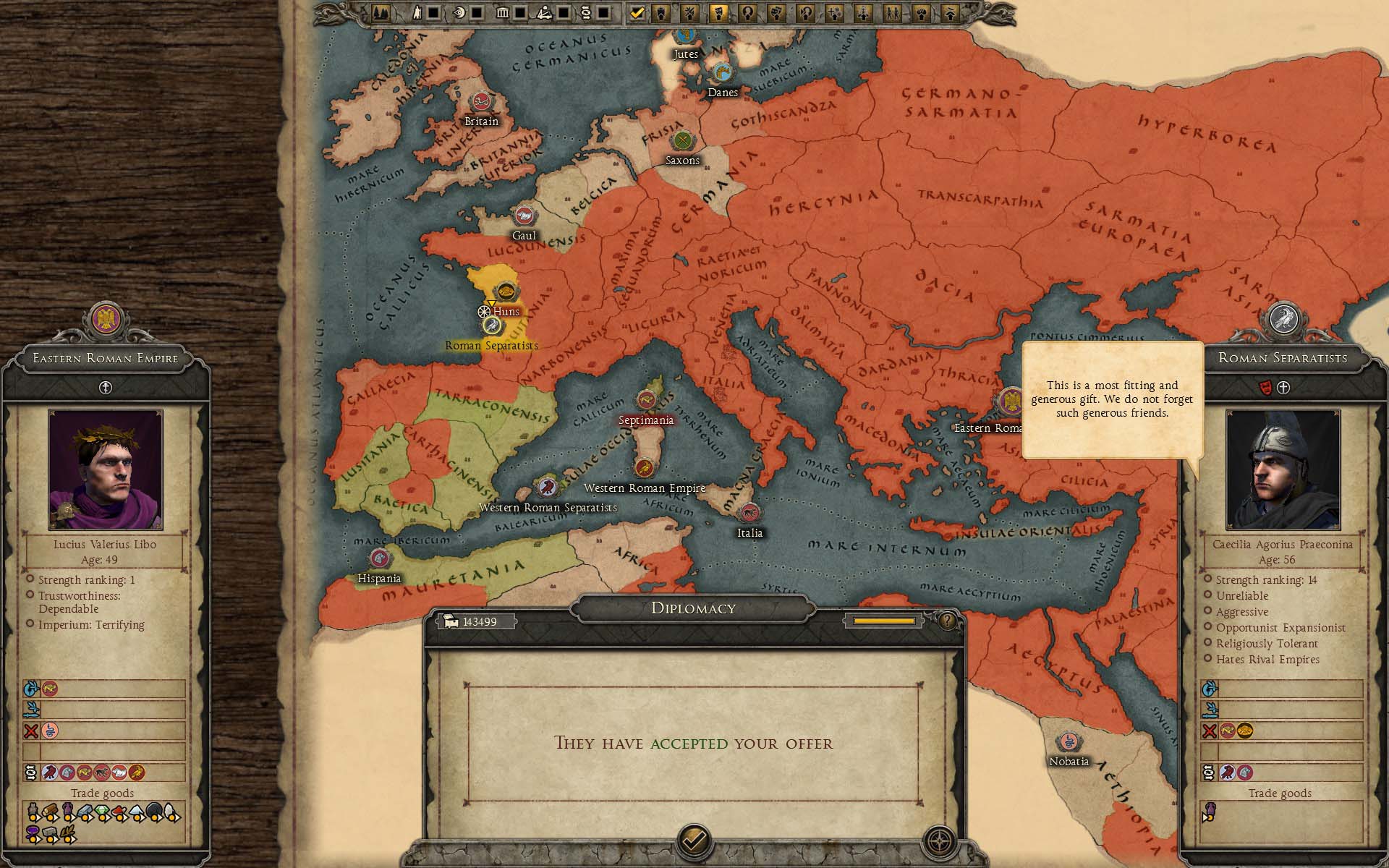Toggle the yellow checkmark map filter
Image resolution: width=1389 pixels, height=868 pixels.
point(637,12)
